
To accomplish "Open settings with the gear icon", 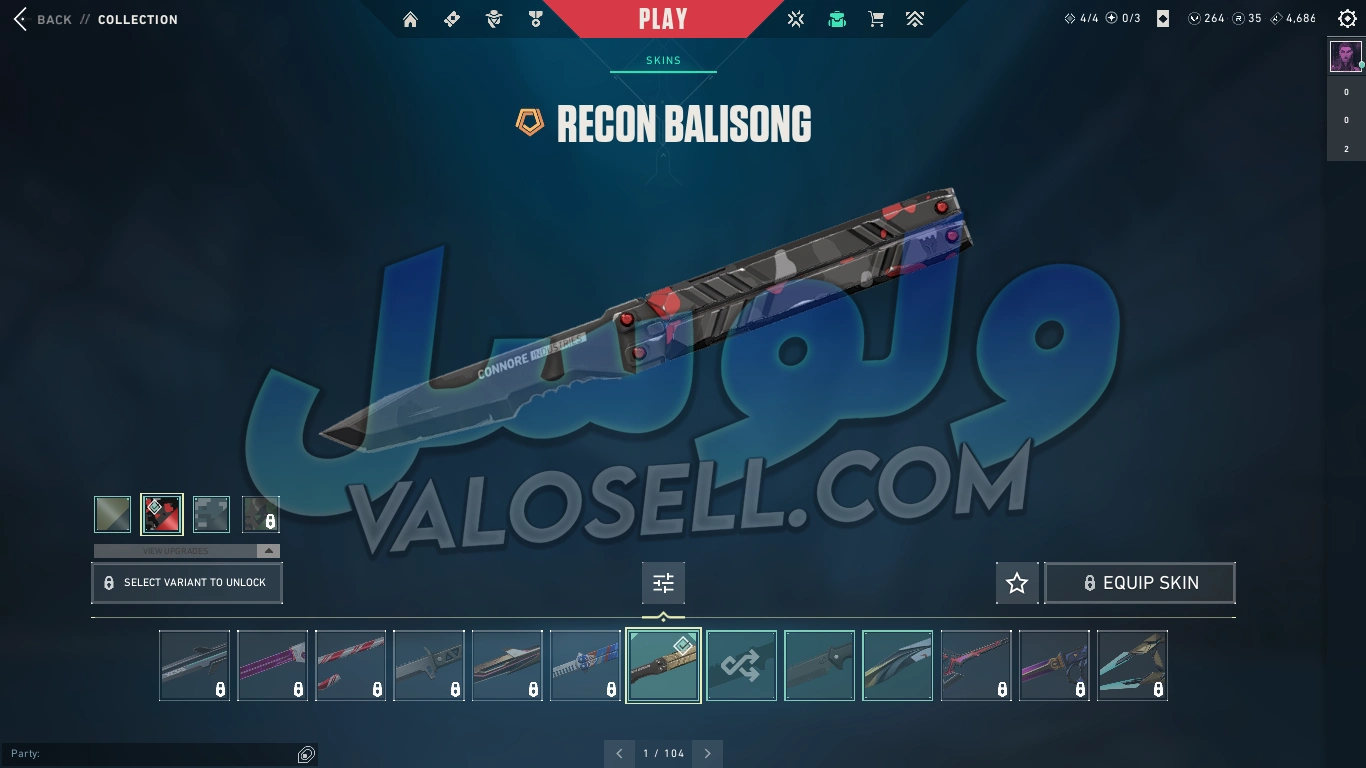I will 1347,19.
